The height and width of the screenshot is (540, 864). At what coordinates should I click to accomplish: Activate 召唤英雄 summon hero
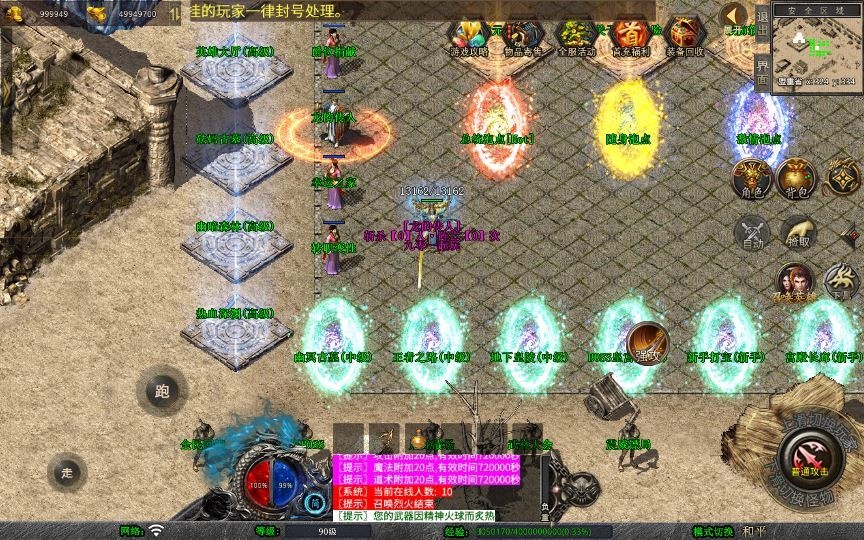(x=795, y=283)
